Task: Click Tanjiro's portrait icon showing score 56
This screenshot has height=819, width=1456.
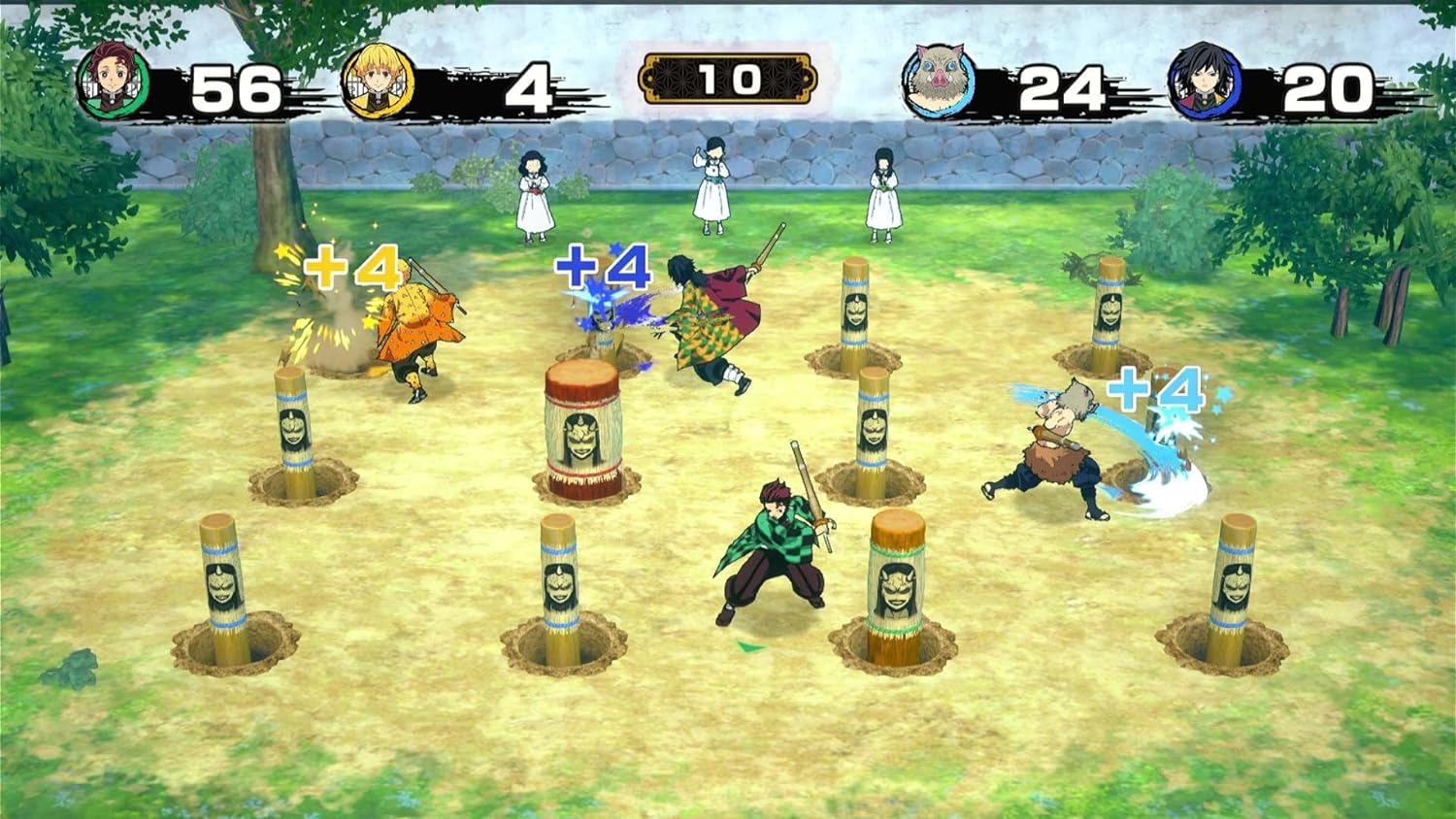Action: point(114,79)
